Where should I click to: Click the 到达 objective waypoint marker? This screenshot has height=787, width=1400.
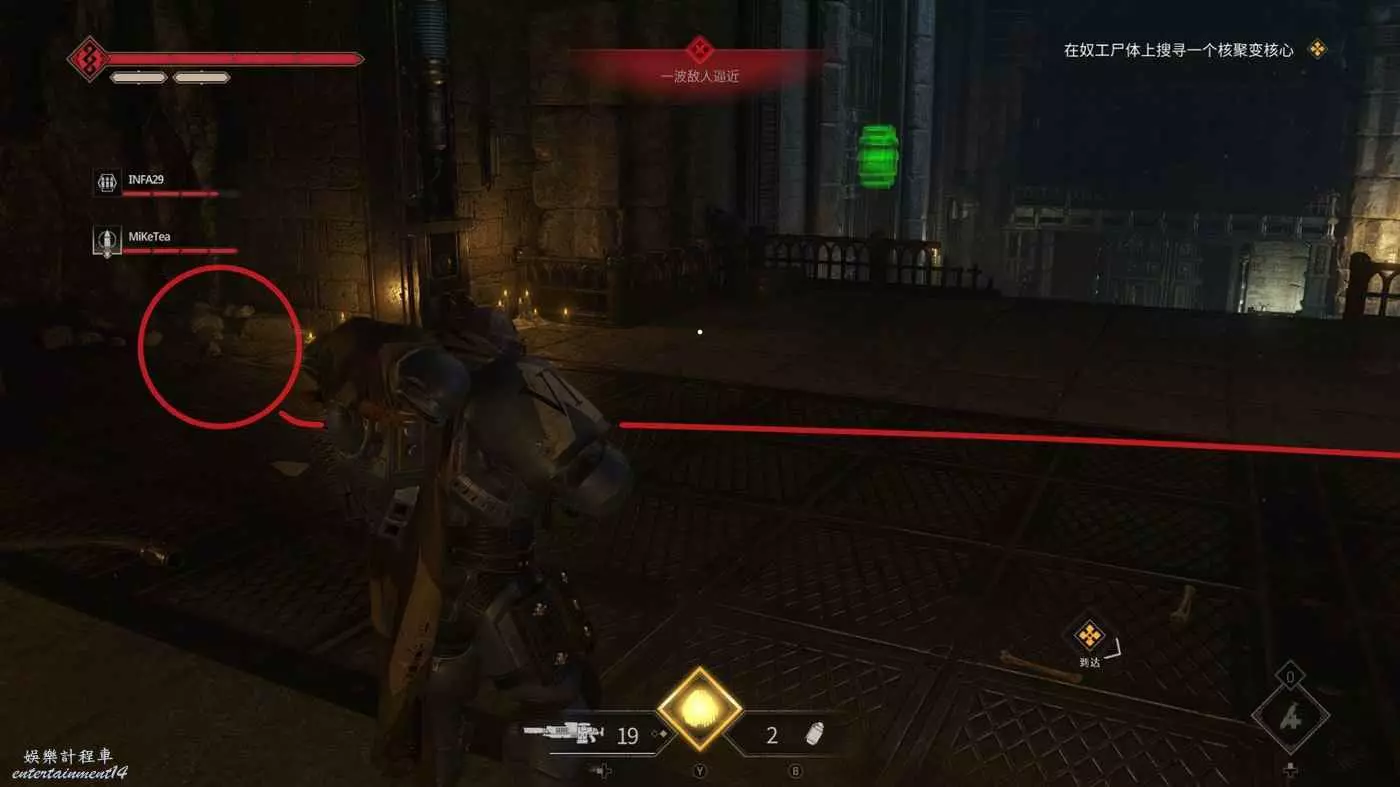(1089, 637)
